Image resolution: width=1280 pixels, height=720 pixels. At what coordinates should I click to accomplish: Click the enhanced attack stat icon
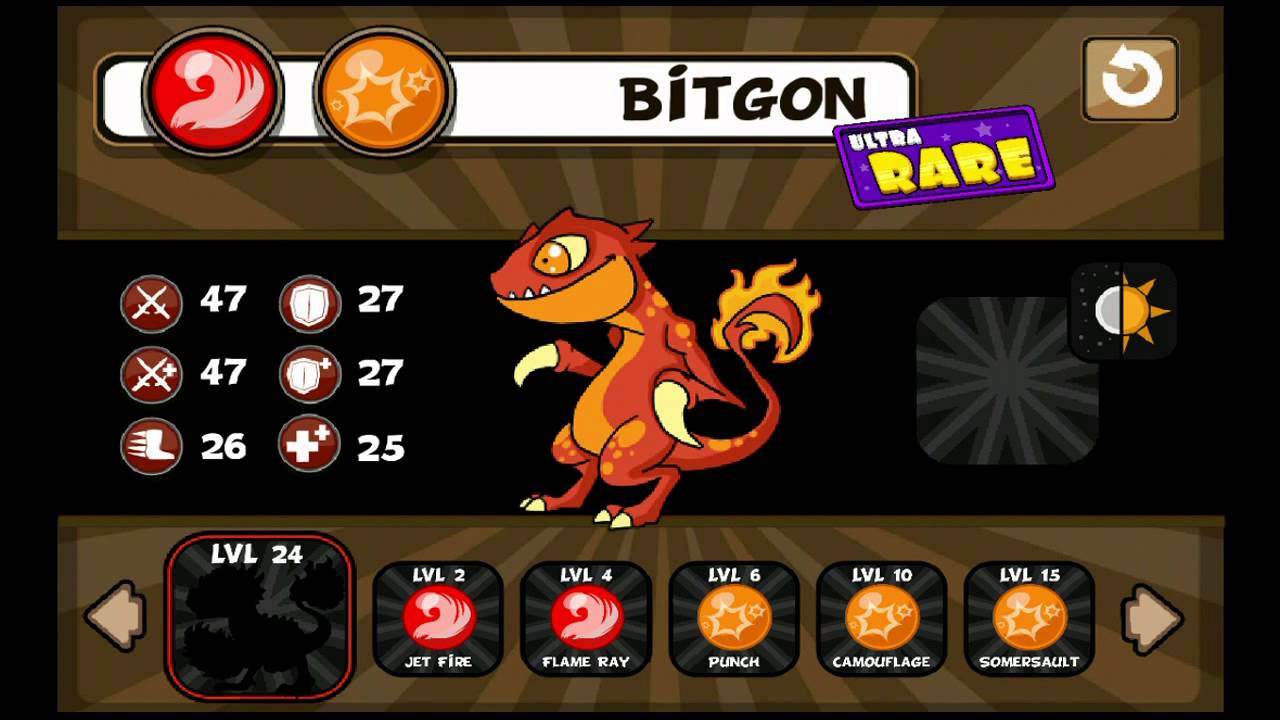click(x=151, y=375)
